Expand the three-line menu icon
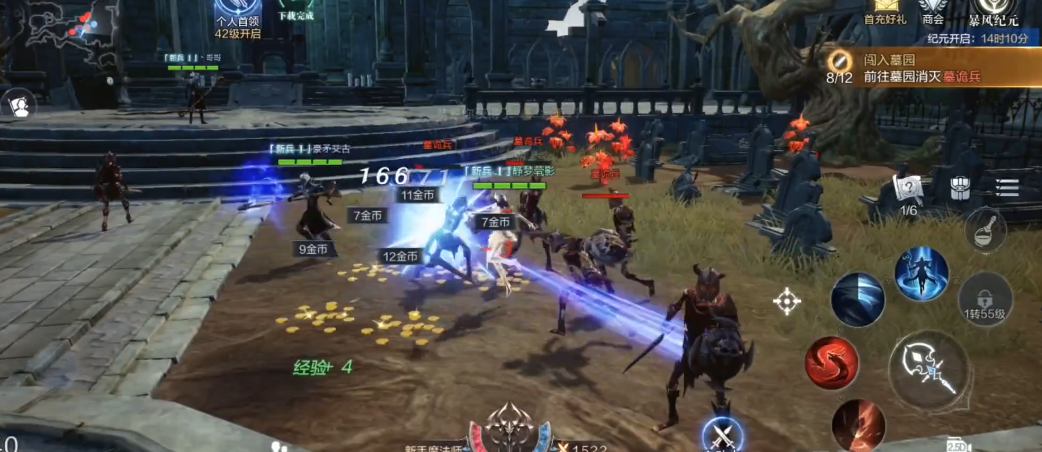This screenshot has height=452, width=1042. click(x=1006, y=187)
